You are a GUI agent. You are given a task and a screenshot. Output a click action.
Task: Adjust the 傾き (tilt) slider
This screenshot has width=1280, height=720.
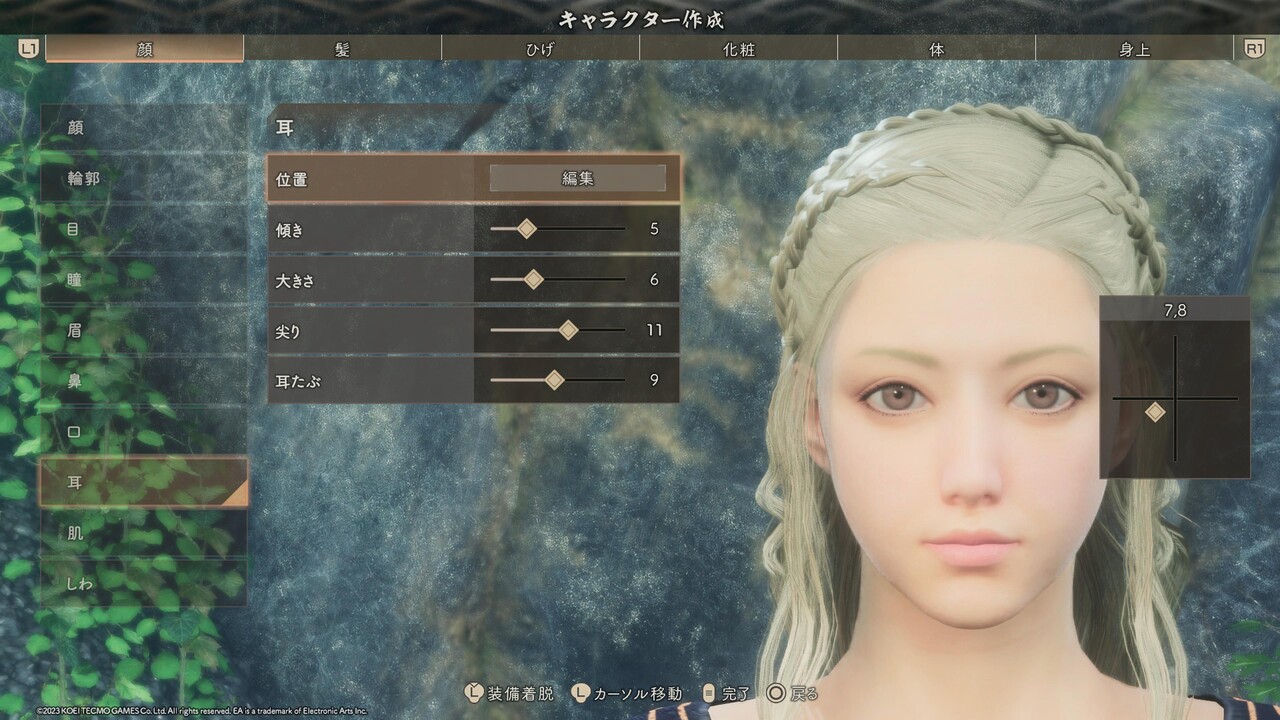pyautogui.click(x=527, y=229)
